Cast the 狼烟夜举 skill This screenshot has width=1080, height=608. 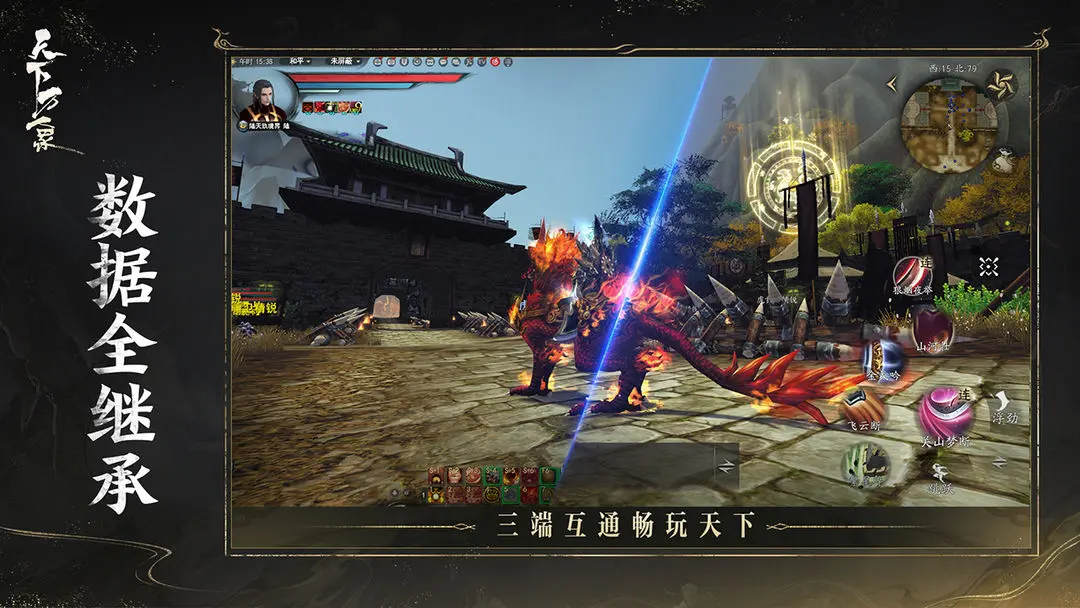911,274
